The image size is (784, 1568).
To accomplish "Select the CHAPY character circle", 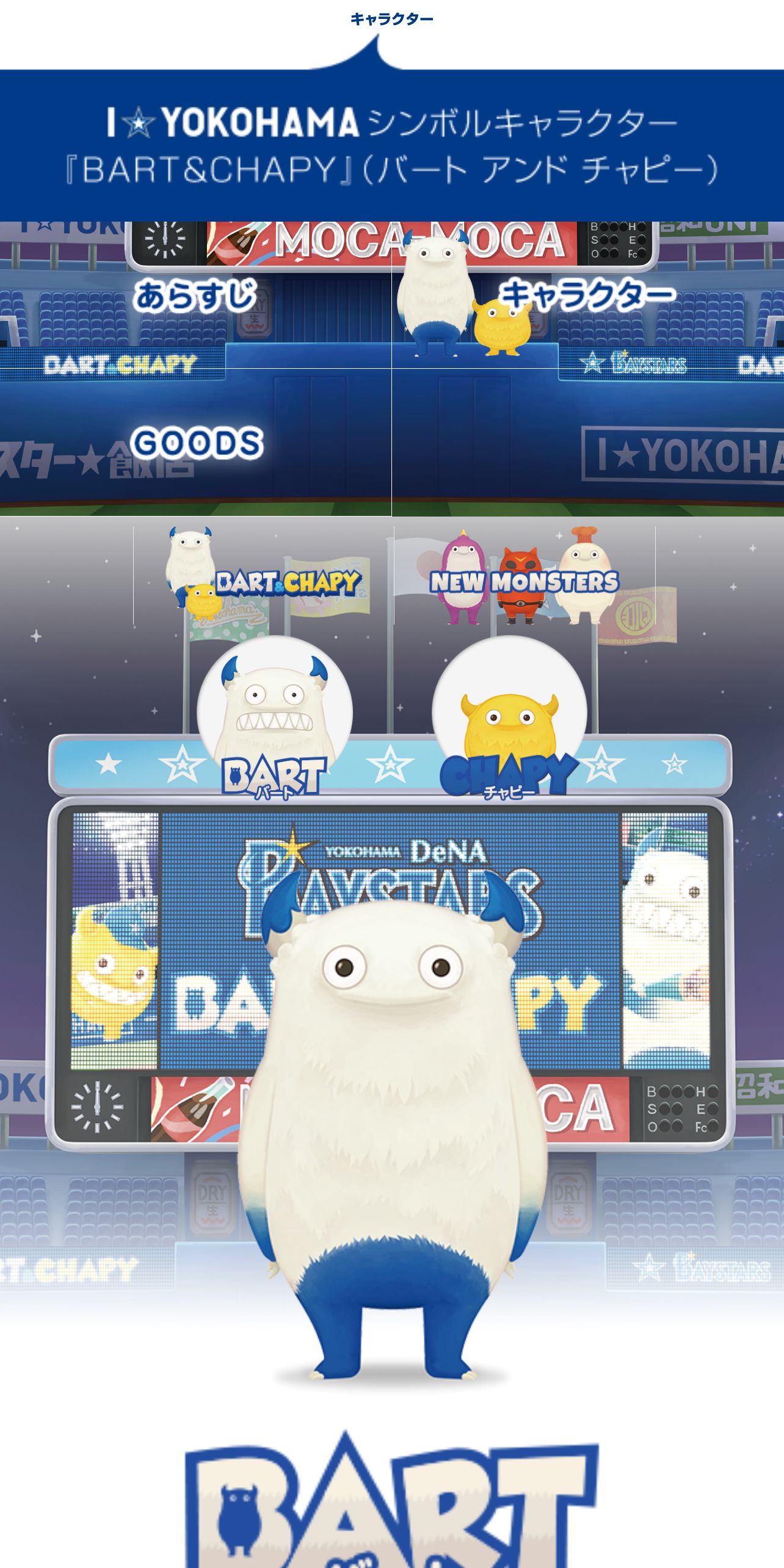I will click(509, 713).
